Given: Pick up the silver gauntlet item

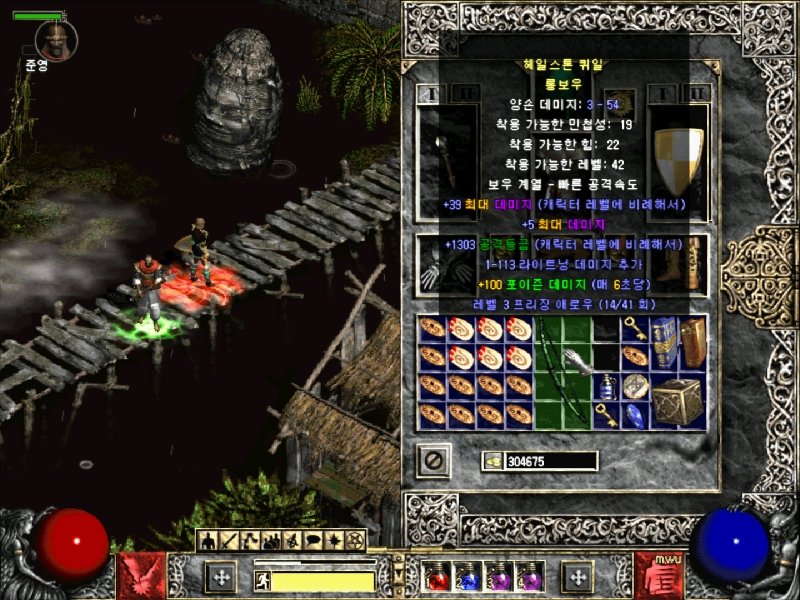Looking at the screenshot, I should tap(577, 358).
